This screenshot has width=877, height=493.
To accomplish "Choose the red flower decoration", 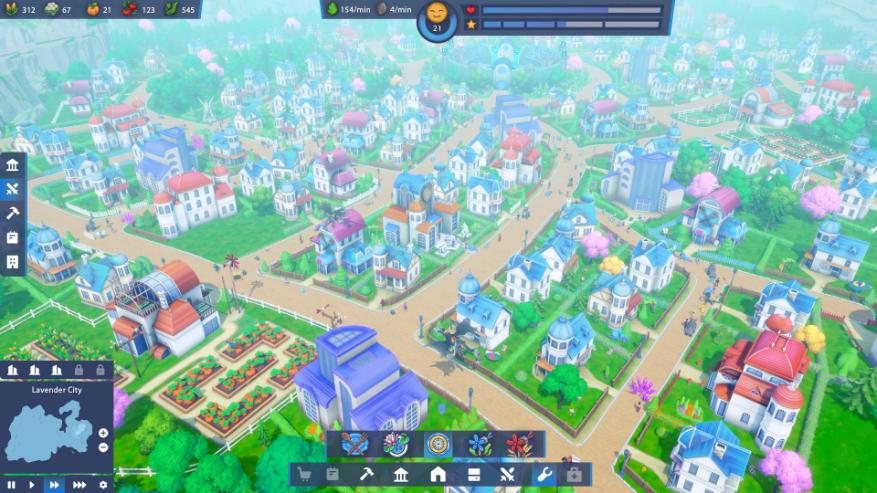I will (517, 444).
